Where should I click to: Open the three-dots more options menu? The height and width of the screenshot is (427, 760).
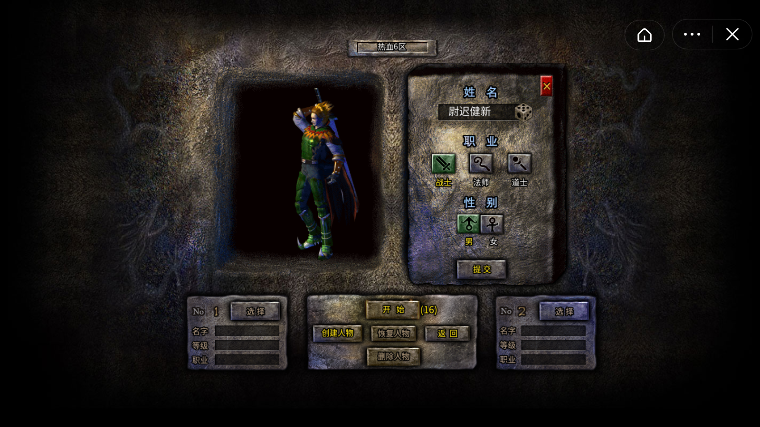tap(692, 35)
